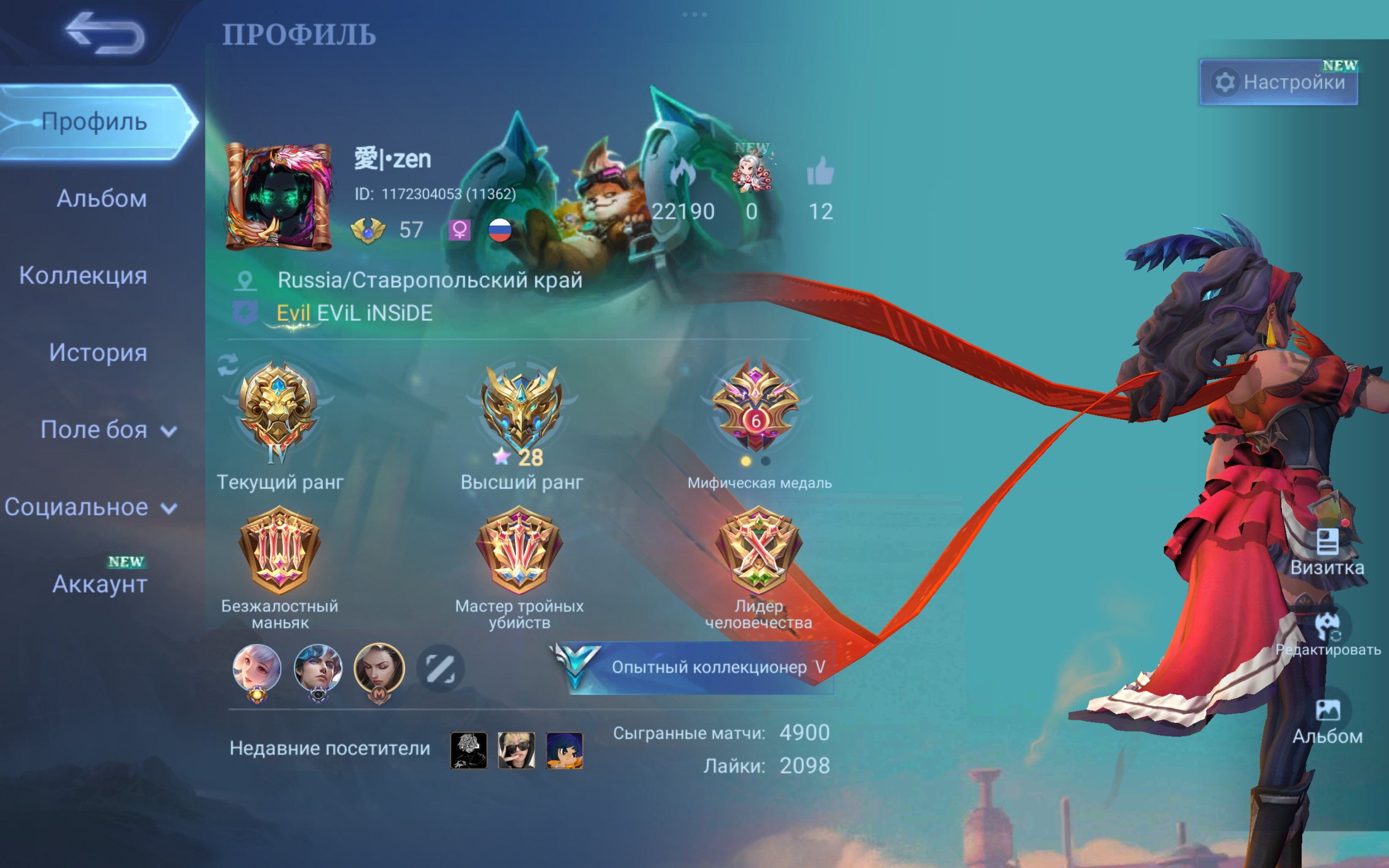Open the Коллекция section
The image size is (1389, 868).
[x=83, y=275]
